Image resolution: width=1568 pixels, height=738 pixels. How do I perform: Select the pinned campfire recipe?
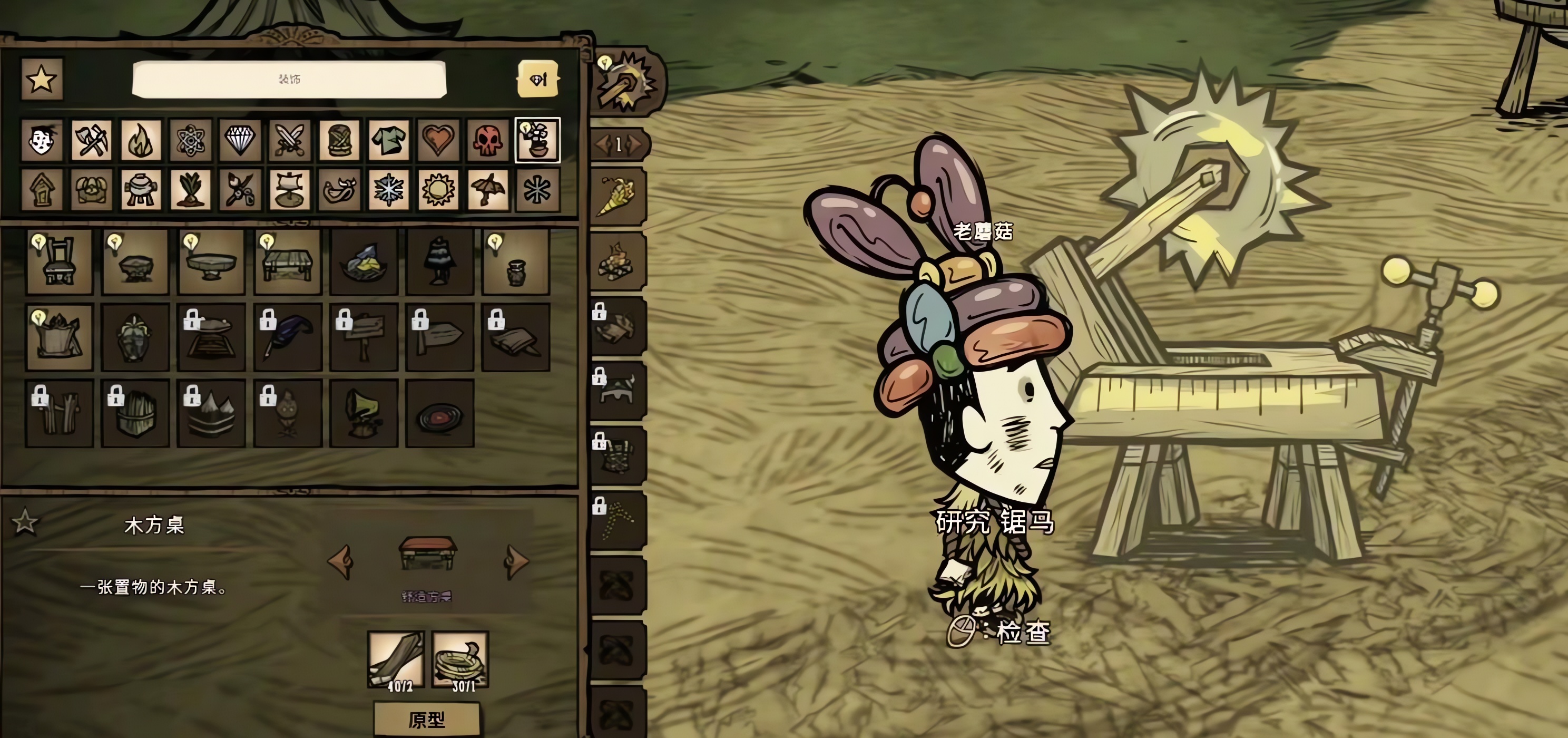point(617,263)
